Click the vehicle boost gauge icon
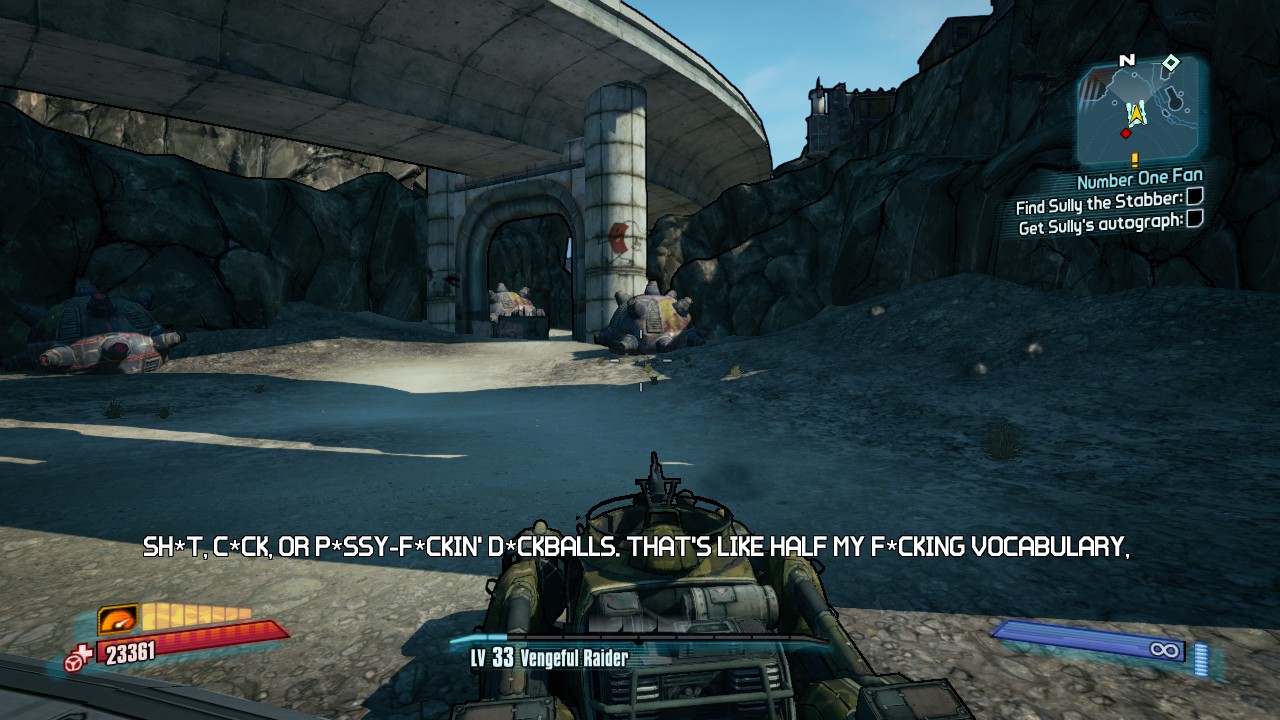The width and height of the screenshot is (1280, 720). tap(118, 620)
